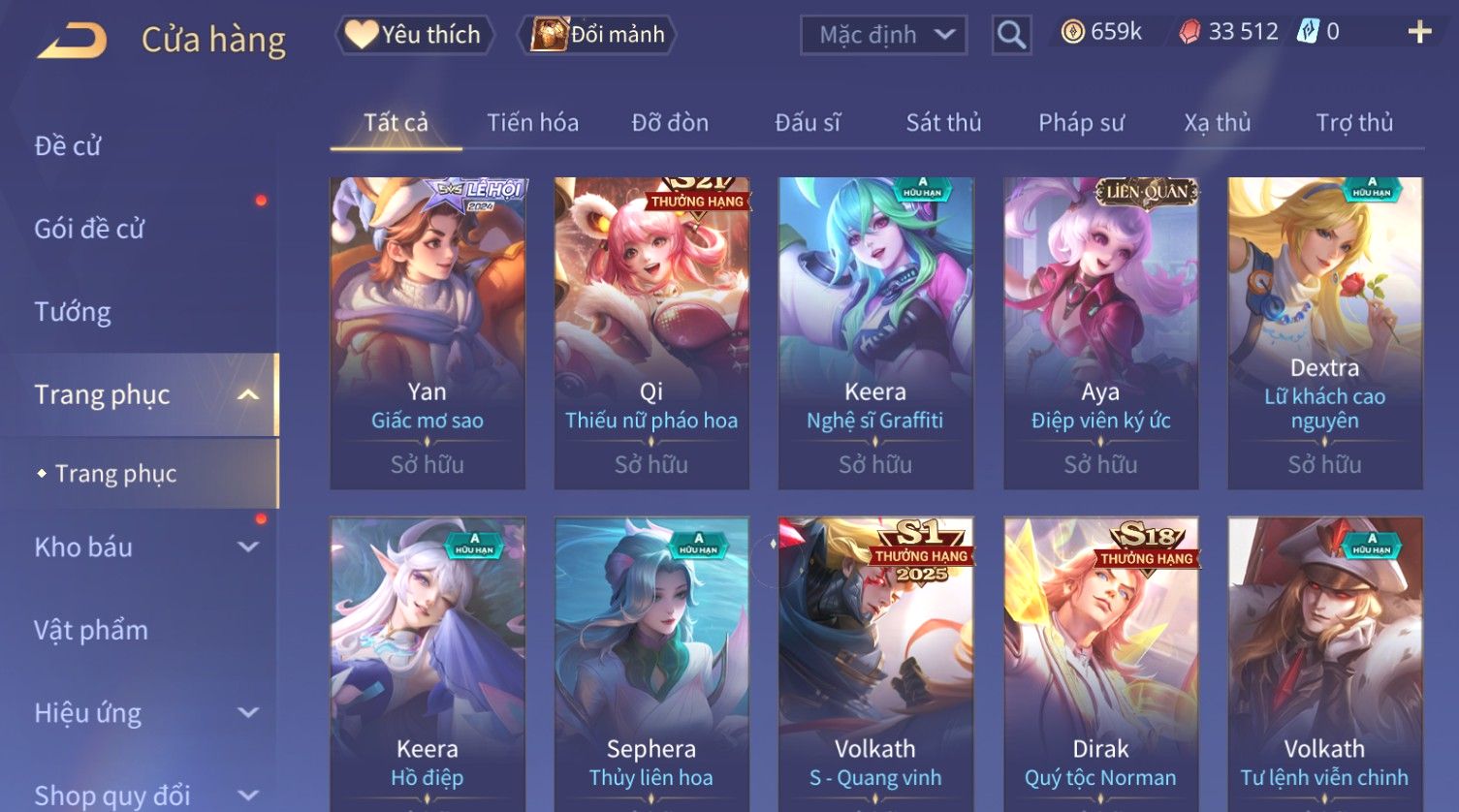Filter skins by Pháp sư
The image size is (1459, 812).
[x=1081, y=123]
